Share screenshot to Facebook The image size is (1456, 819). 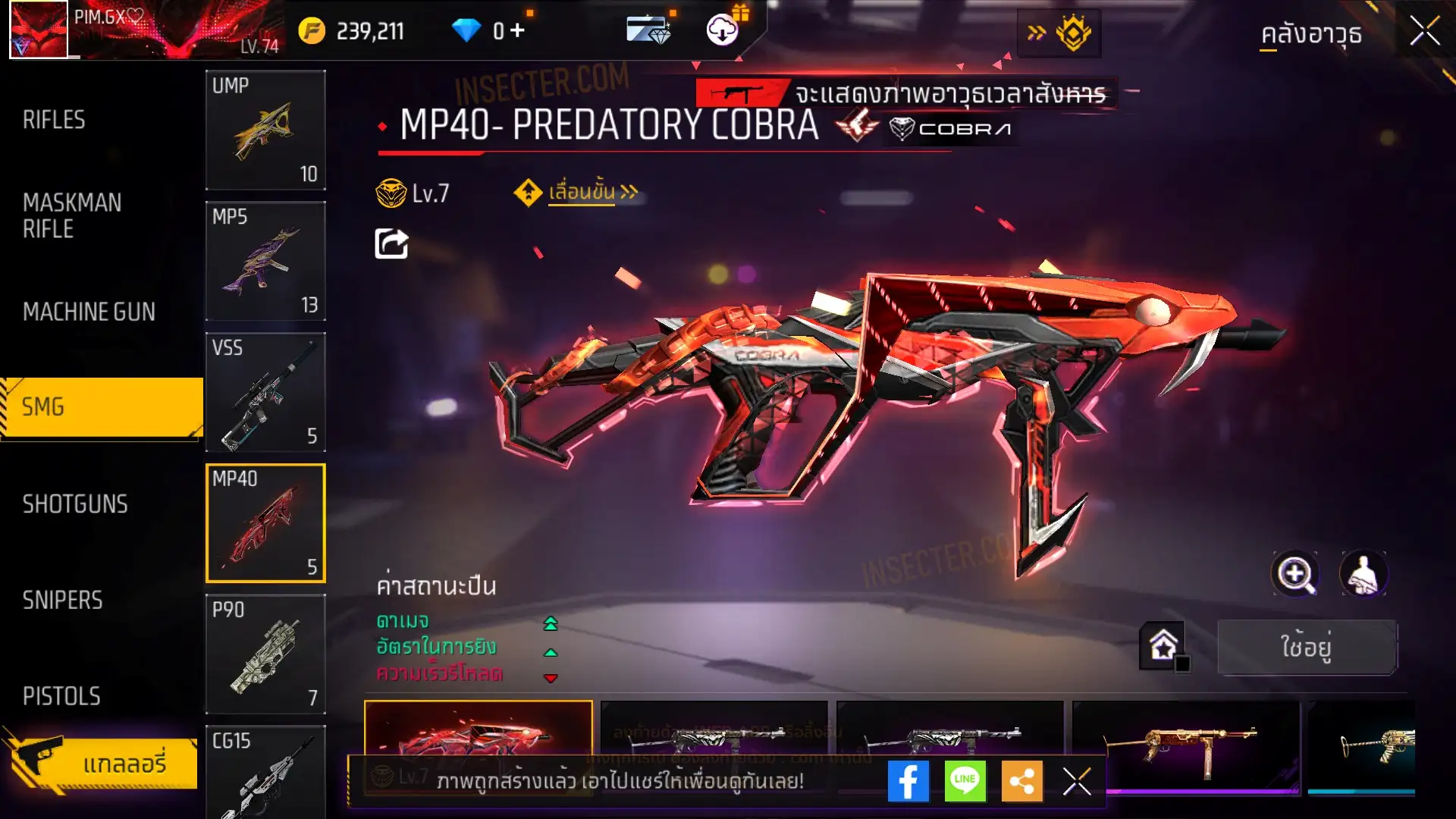point(908,781)
